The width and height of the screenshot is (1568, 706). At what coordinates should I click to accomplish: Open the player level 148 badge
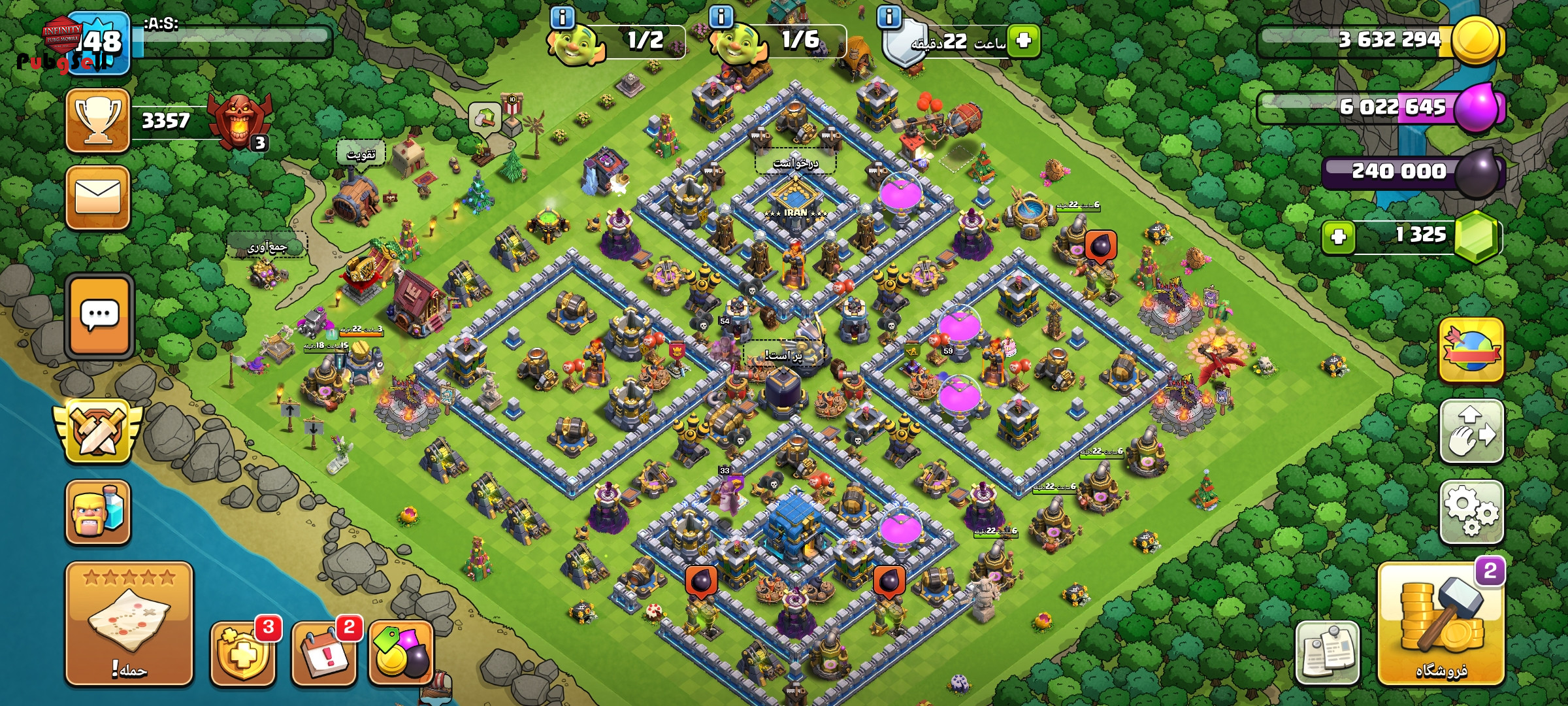[99, 43]
